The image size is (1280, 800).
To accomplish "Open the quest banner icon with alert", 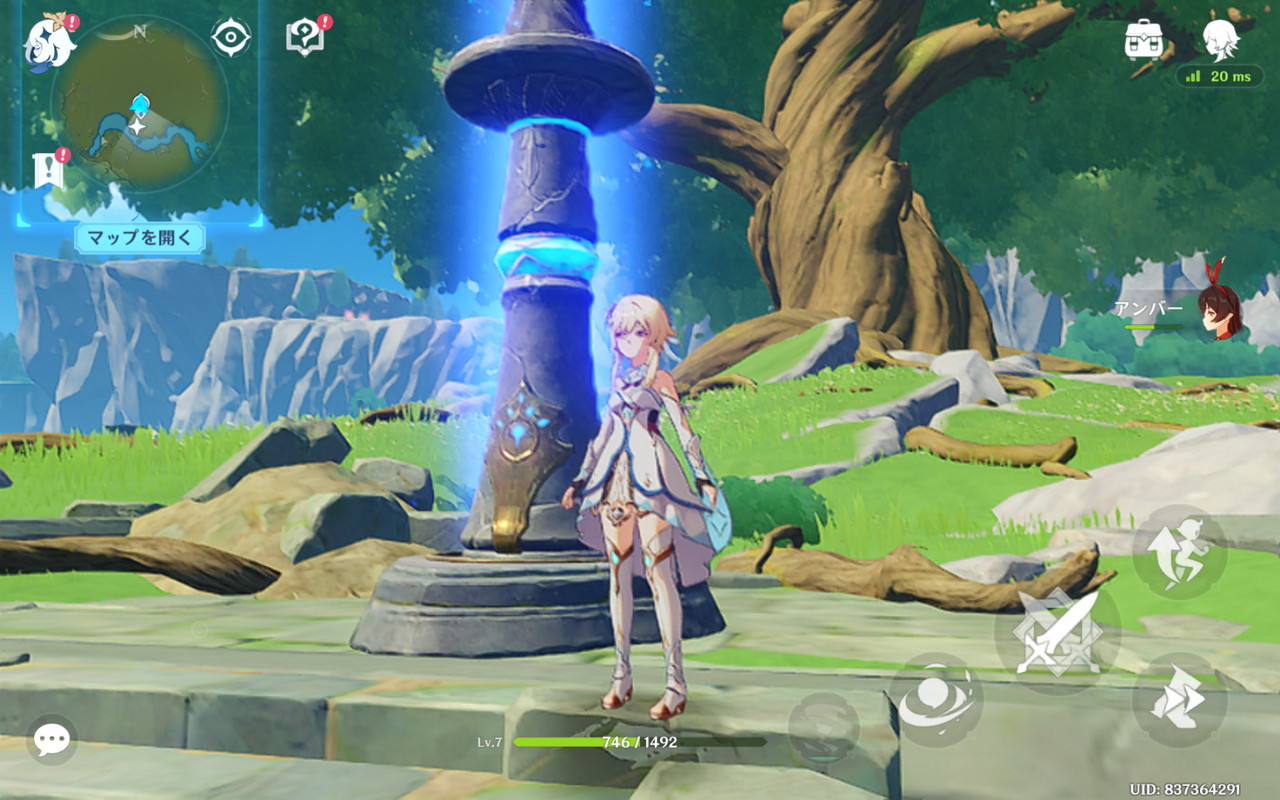I will coord(49,170).
